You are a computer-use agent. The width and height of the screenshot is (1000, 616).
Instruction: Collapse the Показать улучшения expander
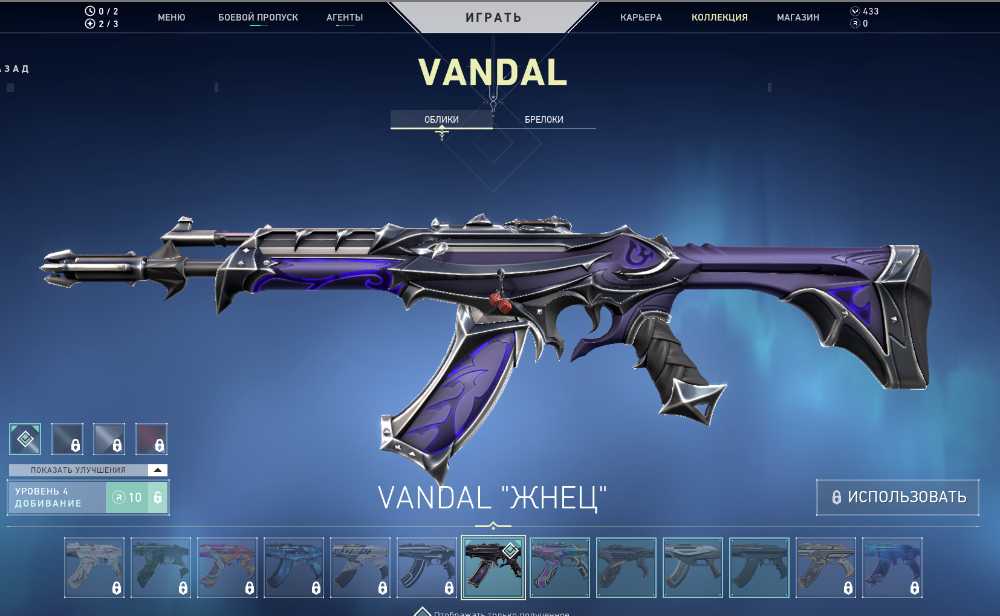157,470
